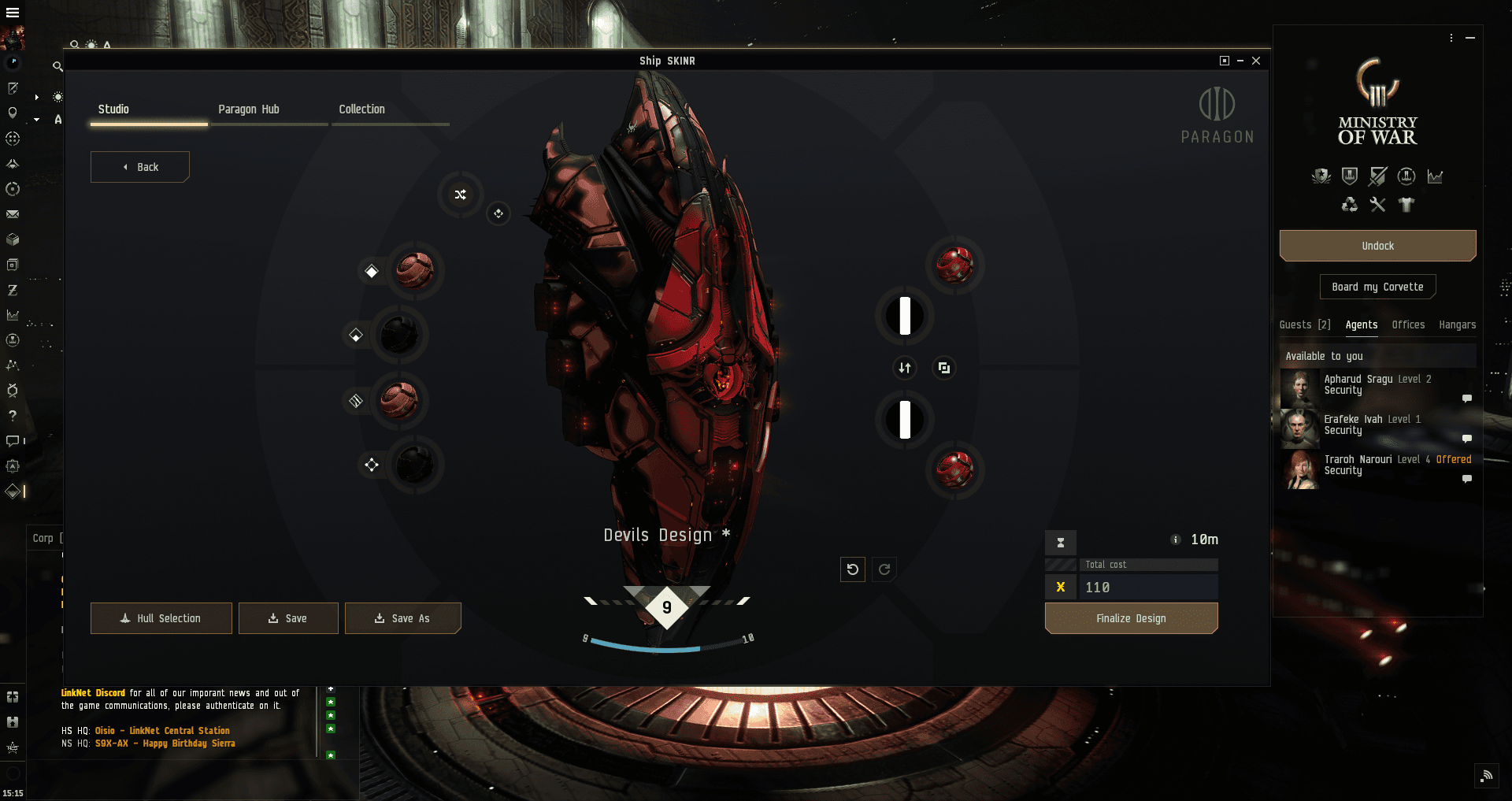Switch to the Paragon Hub tab
Screen dimensions: 1512x801
(x=249, y=109)
